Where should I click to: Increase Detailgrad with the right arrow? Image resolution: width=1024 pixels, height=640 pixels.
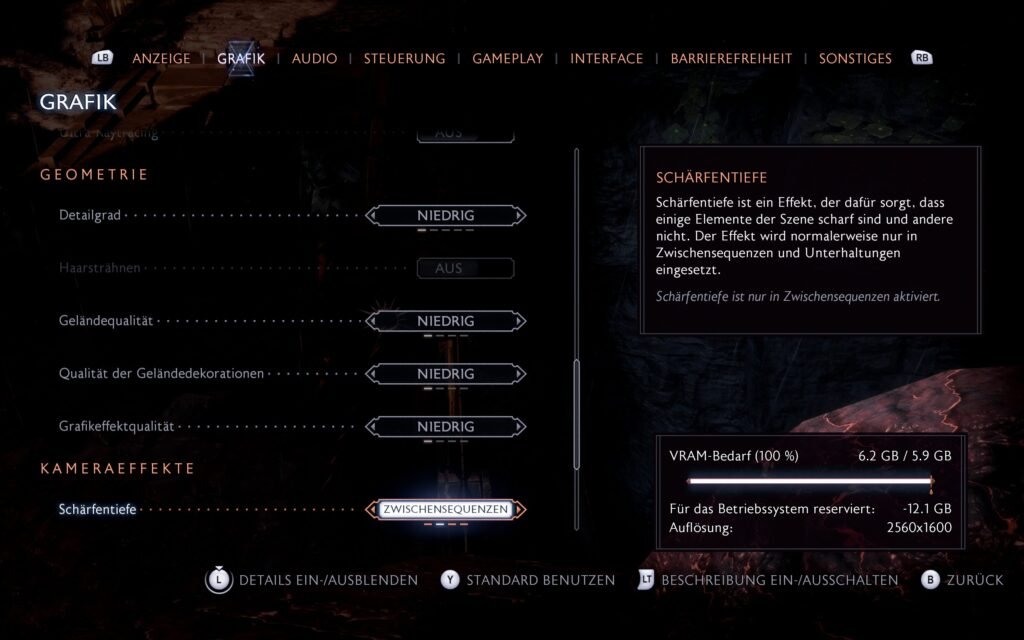click(520, 215)
